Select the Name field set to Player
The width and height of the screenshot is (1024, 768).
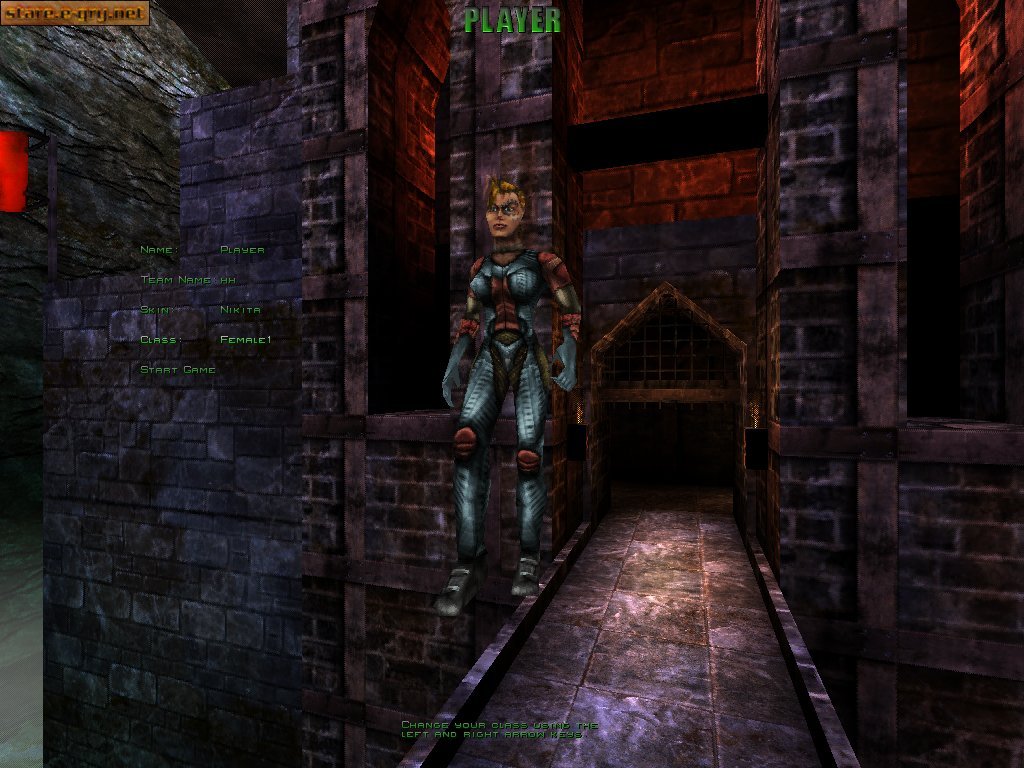tap(241, 250)
